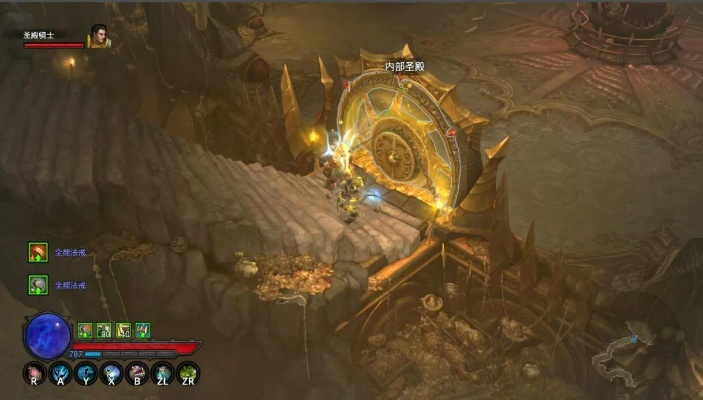The height and width of the screenshot is (400, 703).
Task: Select the Templar follower portrait
Action: (x=99, y=36)
